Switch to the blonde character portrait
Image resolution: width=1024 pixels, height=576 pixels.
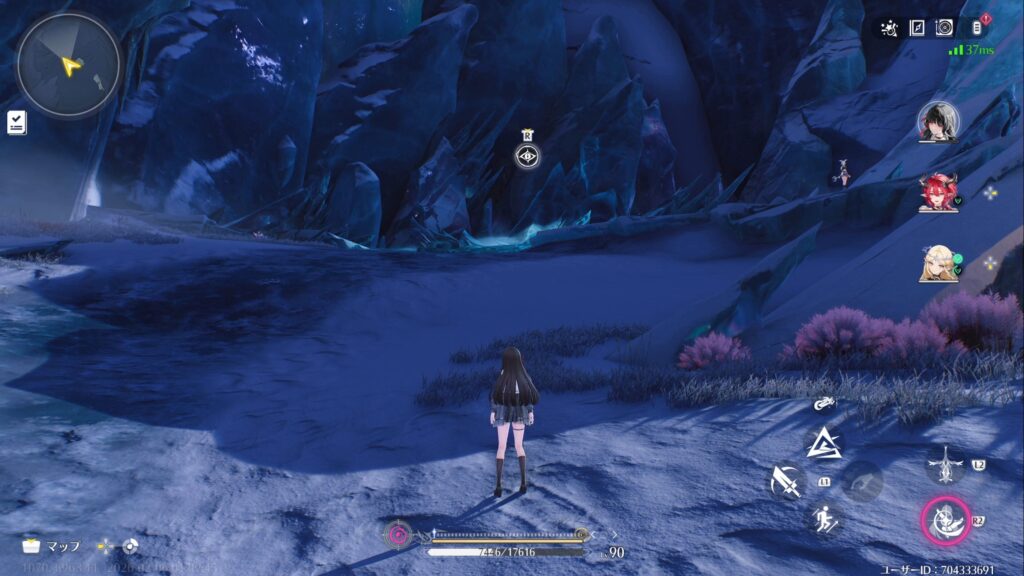pyautogui.click(x=938, y=262)
